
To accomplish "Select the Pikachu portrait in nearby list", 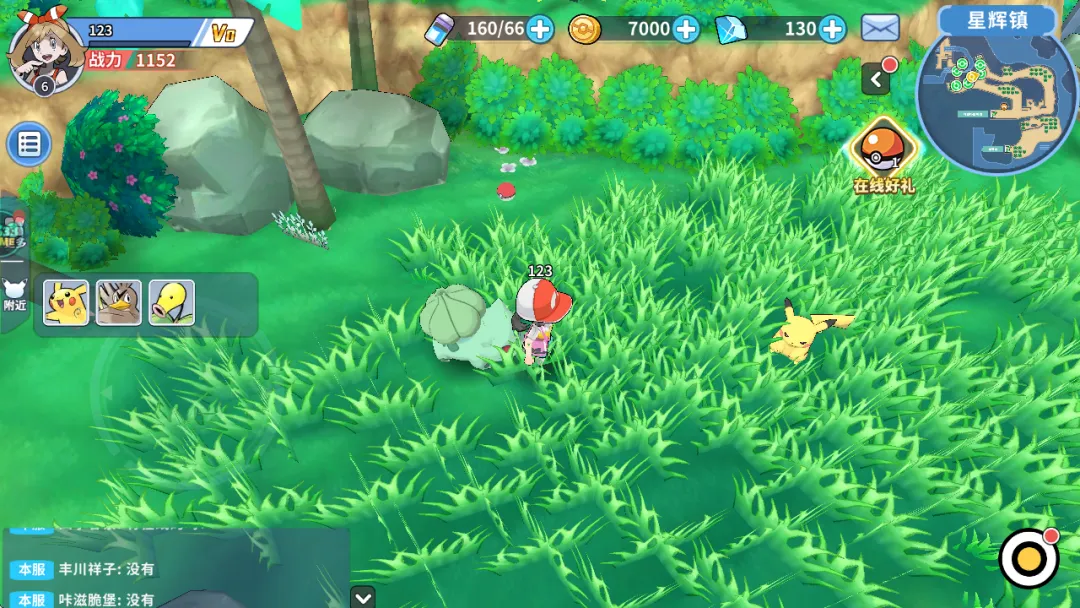I will (66, 303).
